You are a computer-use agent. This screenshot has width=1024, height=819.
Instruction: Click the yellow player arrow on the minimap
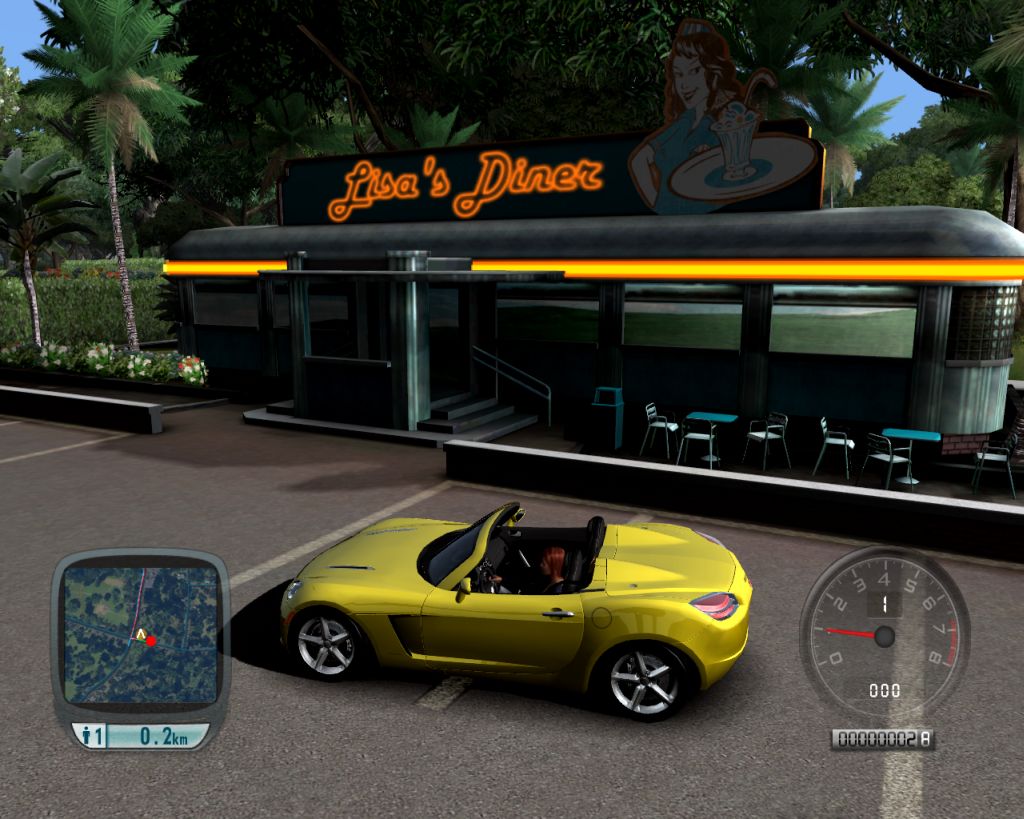point(141,633)
